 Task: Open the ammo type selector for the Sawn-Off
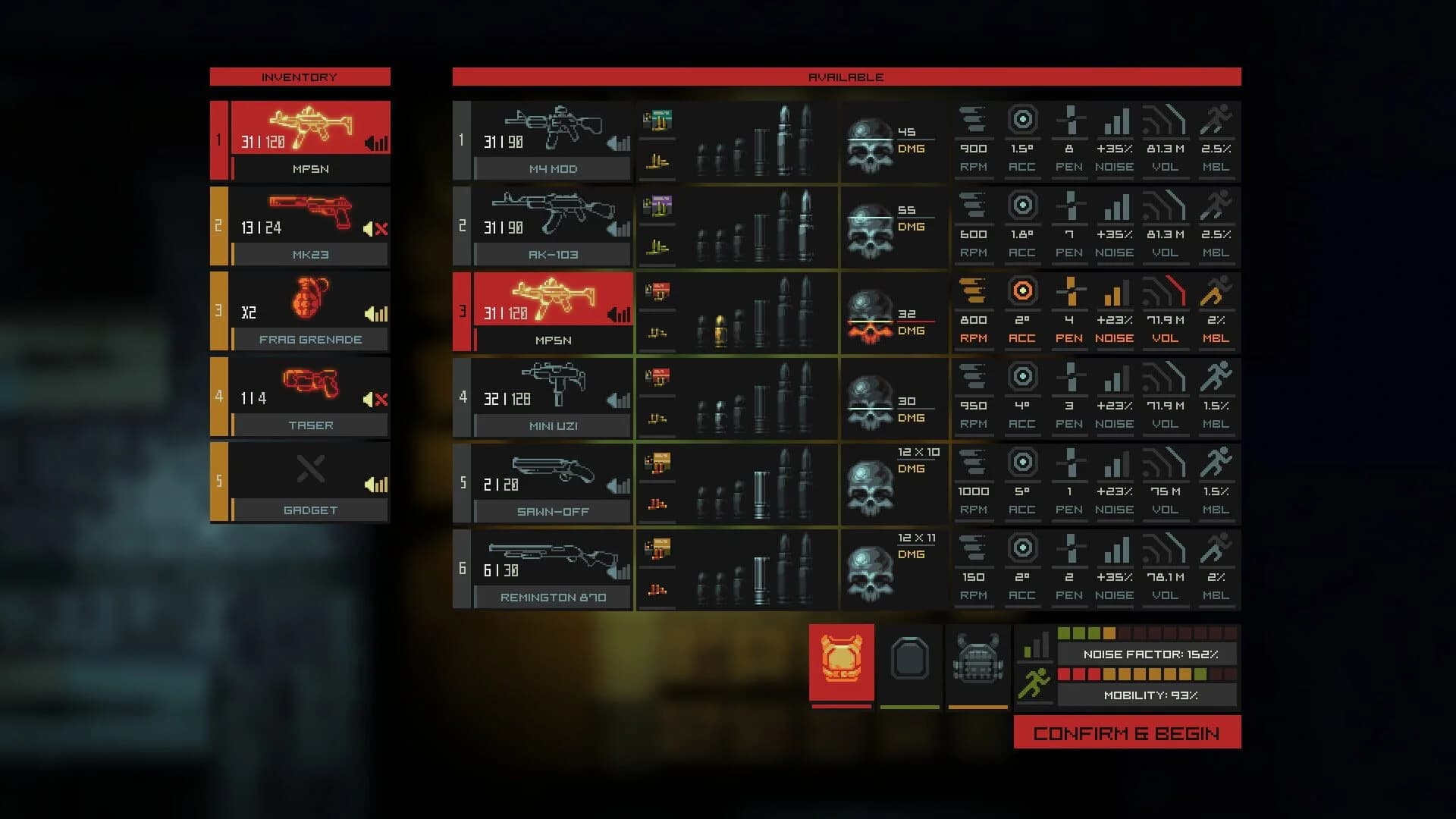tap(657, 463)
